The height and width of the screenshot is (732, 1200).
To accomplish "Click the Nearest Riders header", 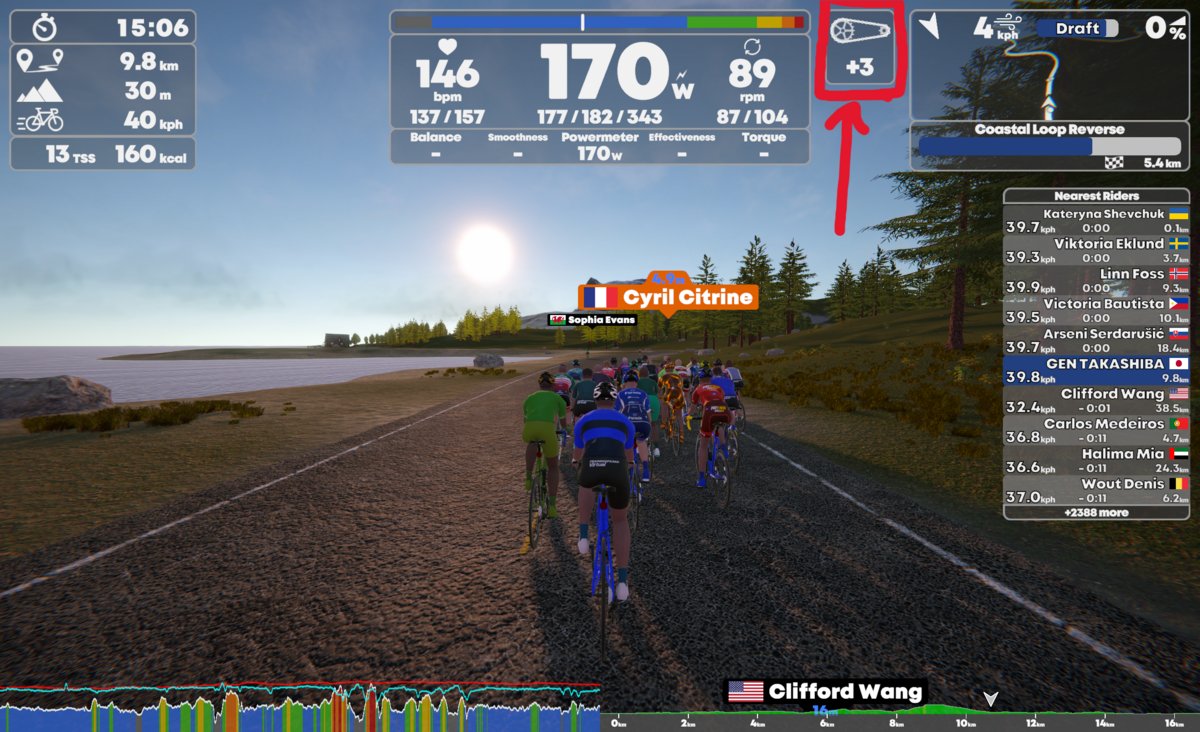I will point(1096,196).
